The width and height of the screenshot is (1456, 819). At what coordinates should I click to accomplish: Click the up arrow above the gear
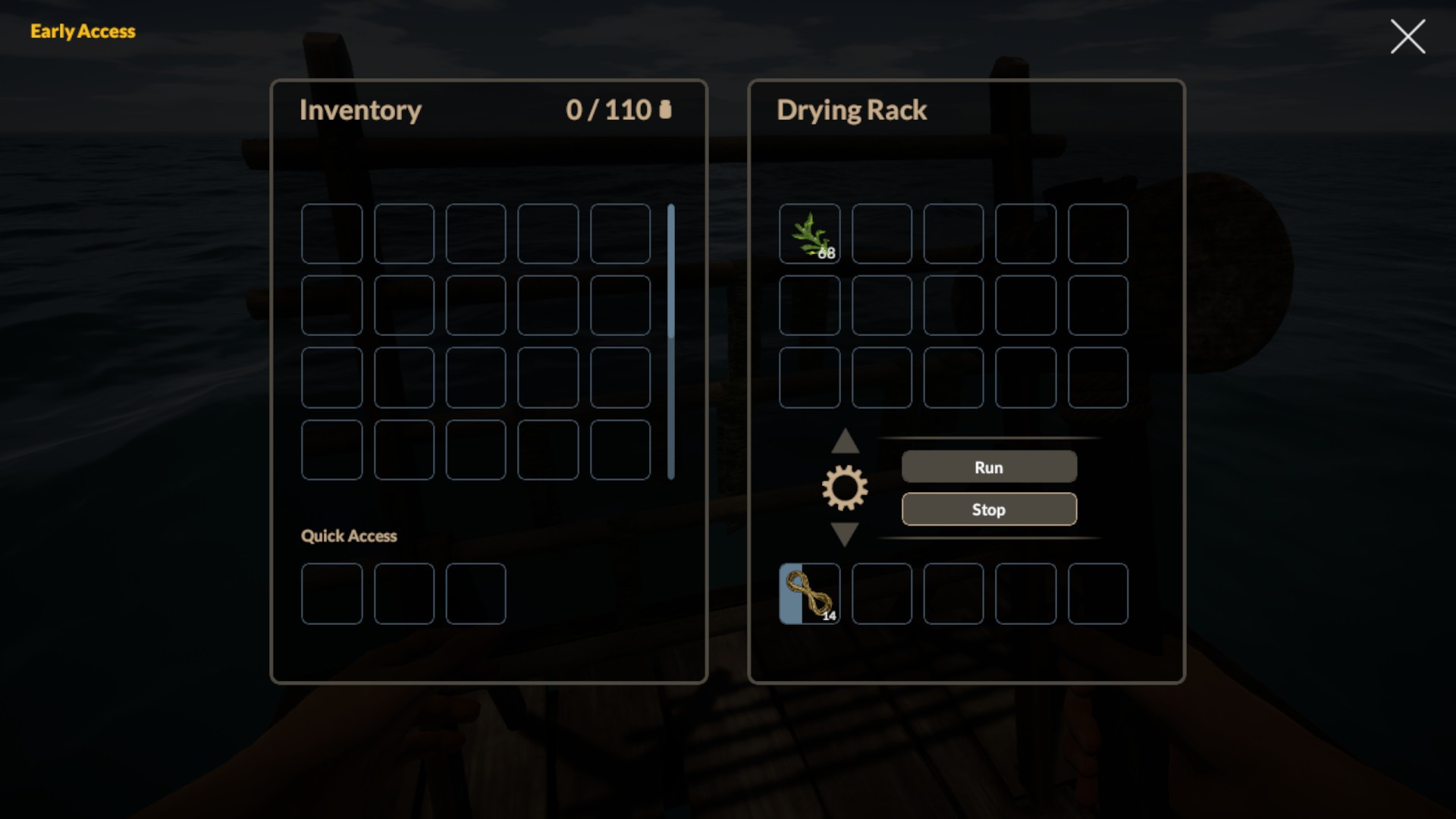click(x=844, y=442)
